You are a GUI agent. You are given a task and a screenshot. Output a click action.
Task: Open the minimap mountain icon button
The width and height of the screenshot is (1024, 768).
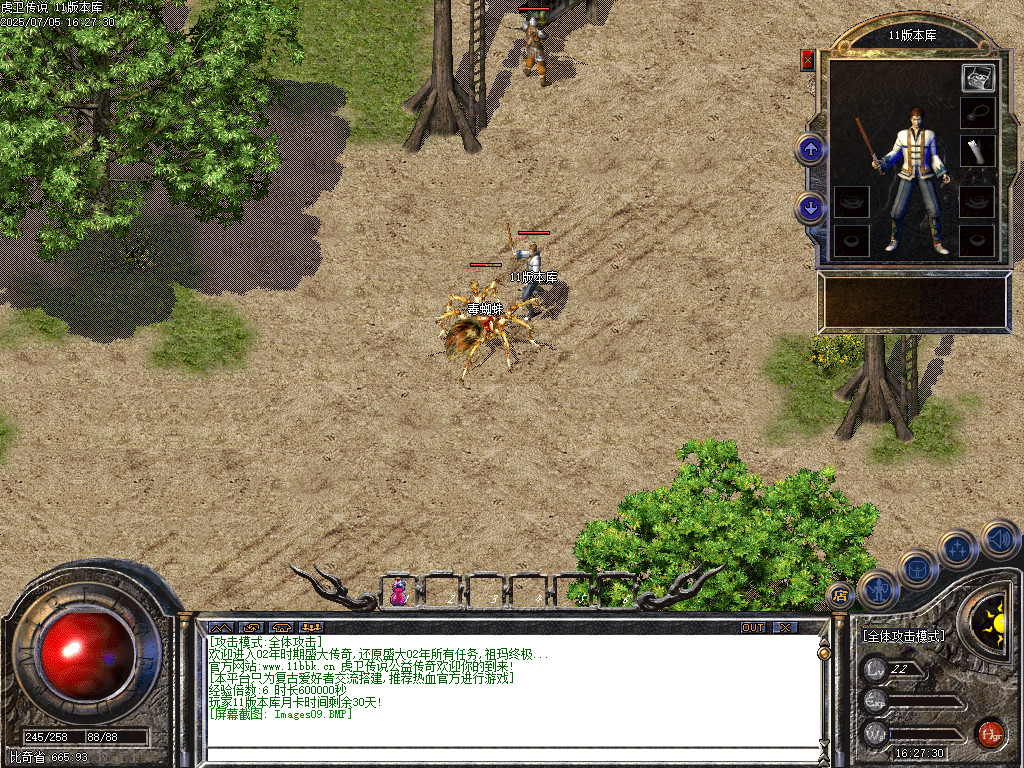coord(220,627)
